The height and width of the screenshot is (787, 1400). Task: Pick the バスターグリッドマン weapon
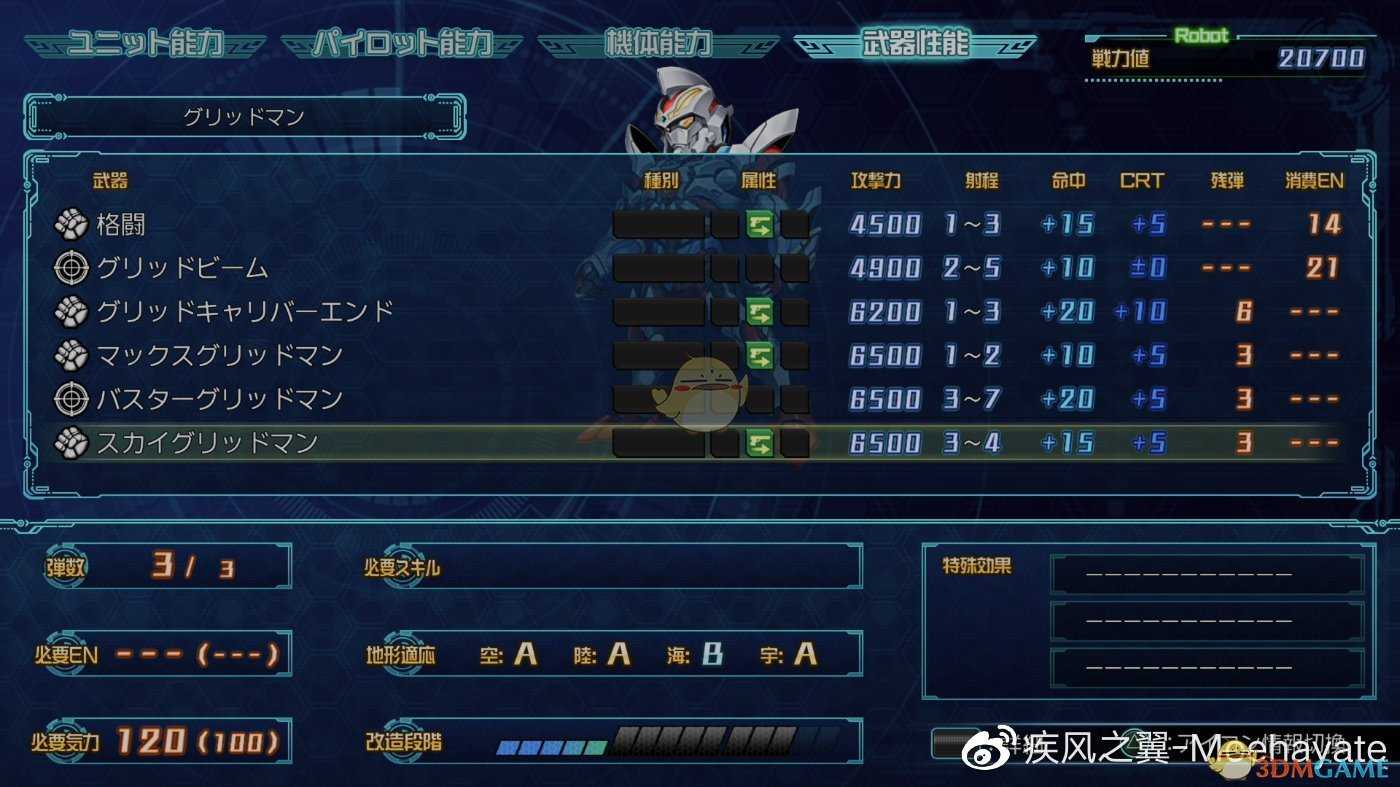tap(219, 399)
